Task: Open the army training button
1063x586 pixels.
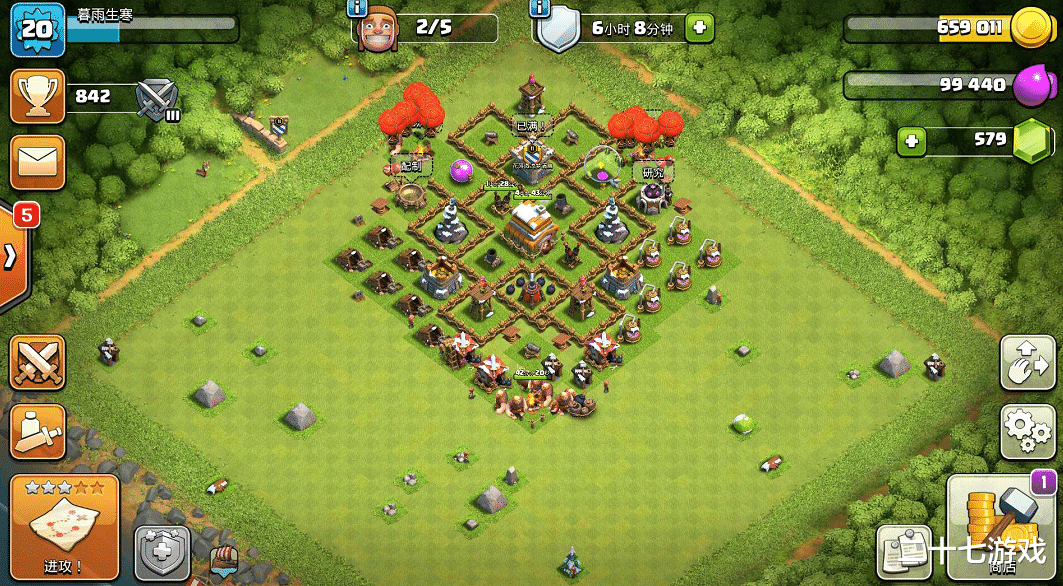Action: (x=37, y=432)
